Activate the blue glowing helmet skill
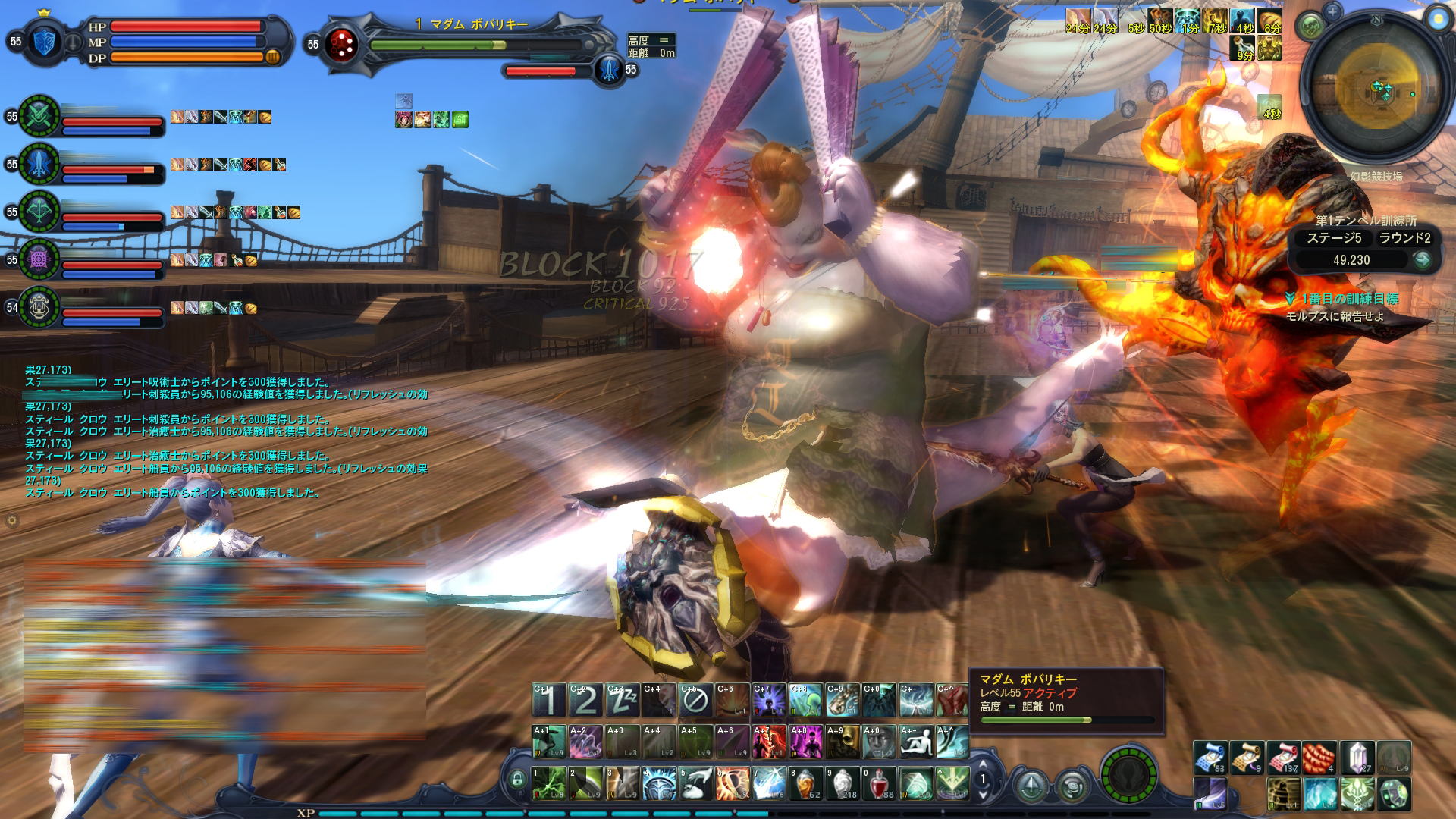This screenshot has width=1456, height=819. pos(660,783)
